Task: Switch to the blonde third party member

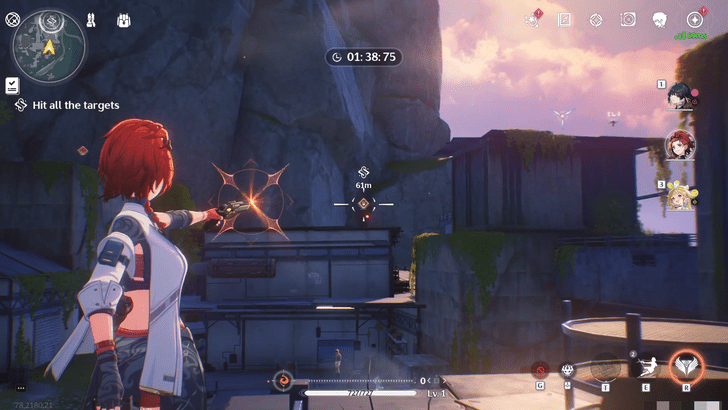Action: 681,195
